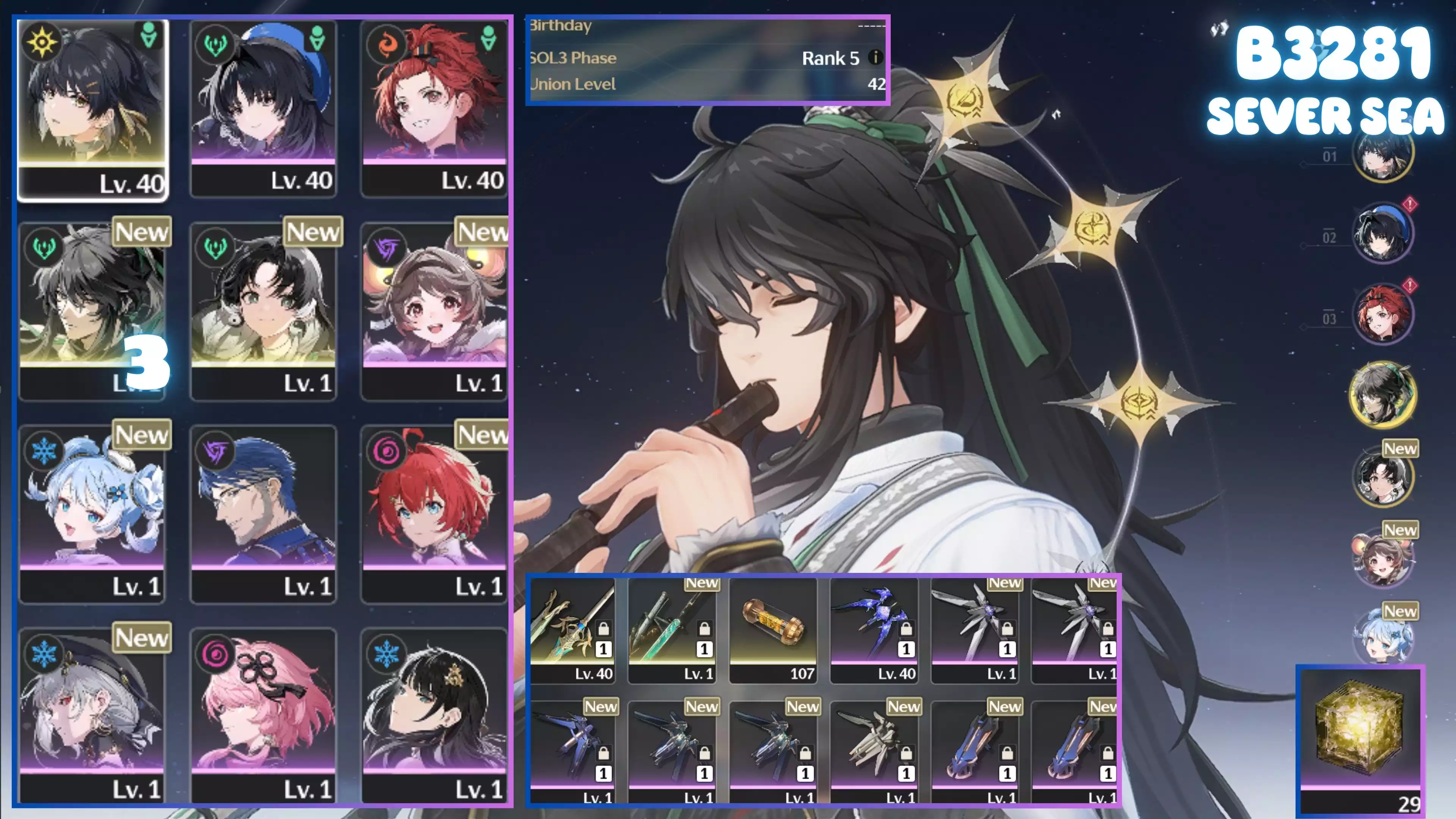Switch to team slot 02 round avatar
Viewport: 1456px width, 819px height.
[x=1382, y=234]
